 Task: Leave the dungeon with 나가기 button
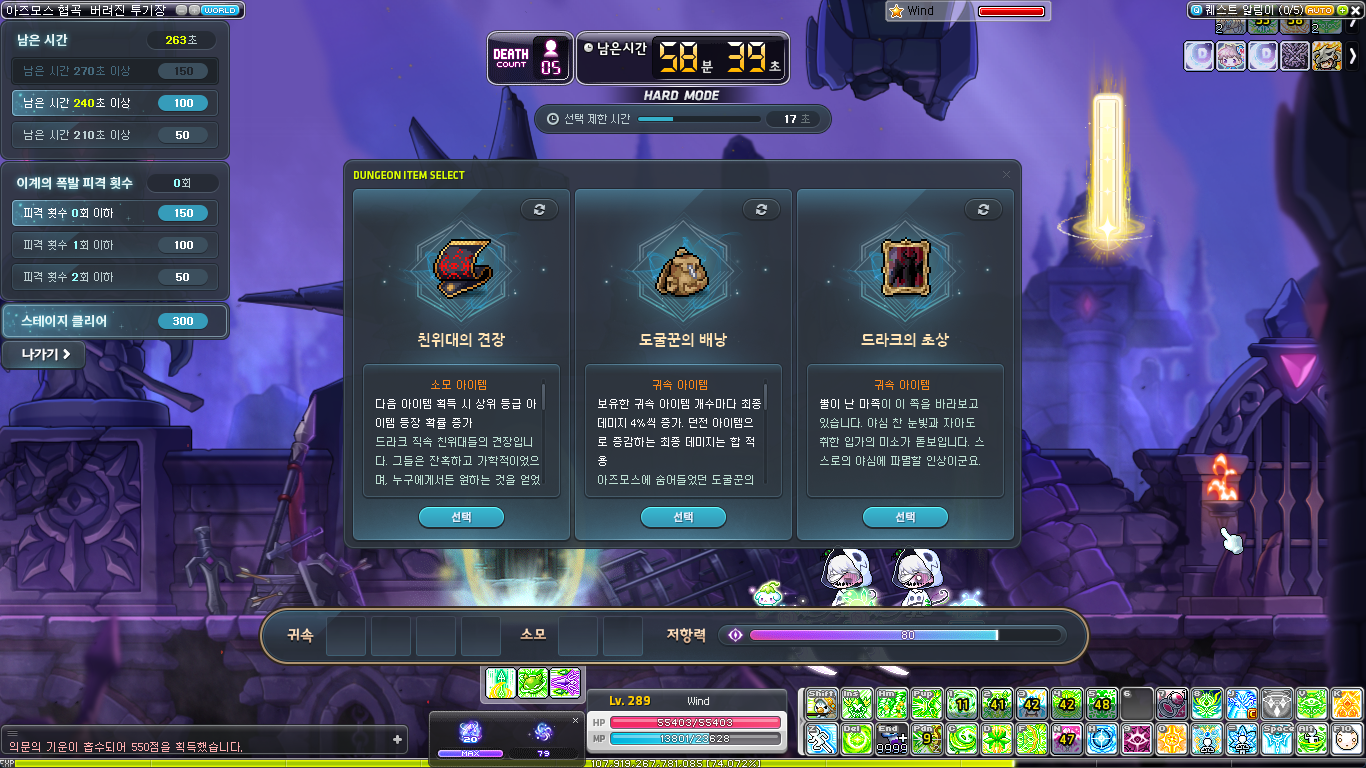tap(44, 354)
